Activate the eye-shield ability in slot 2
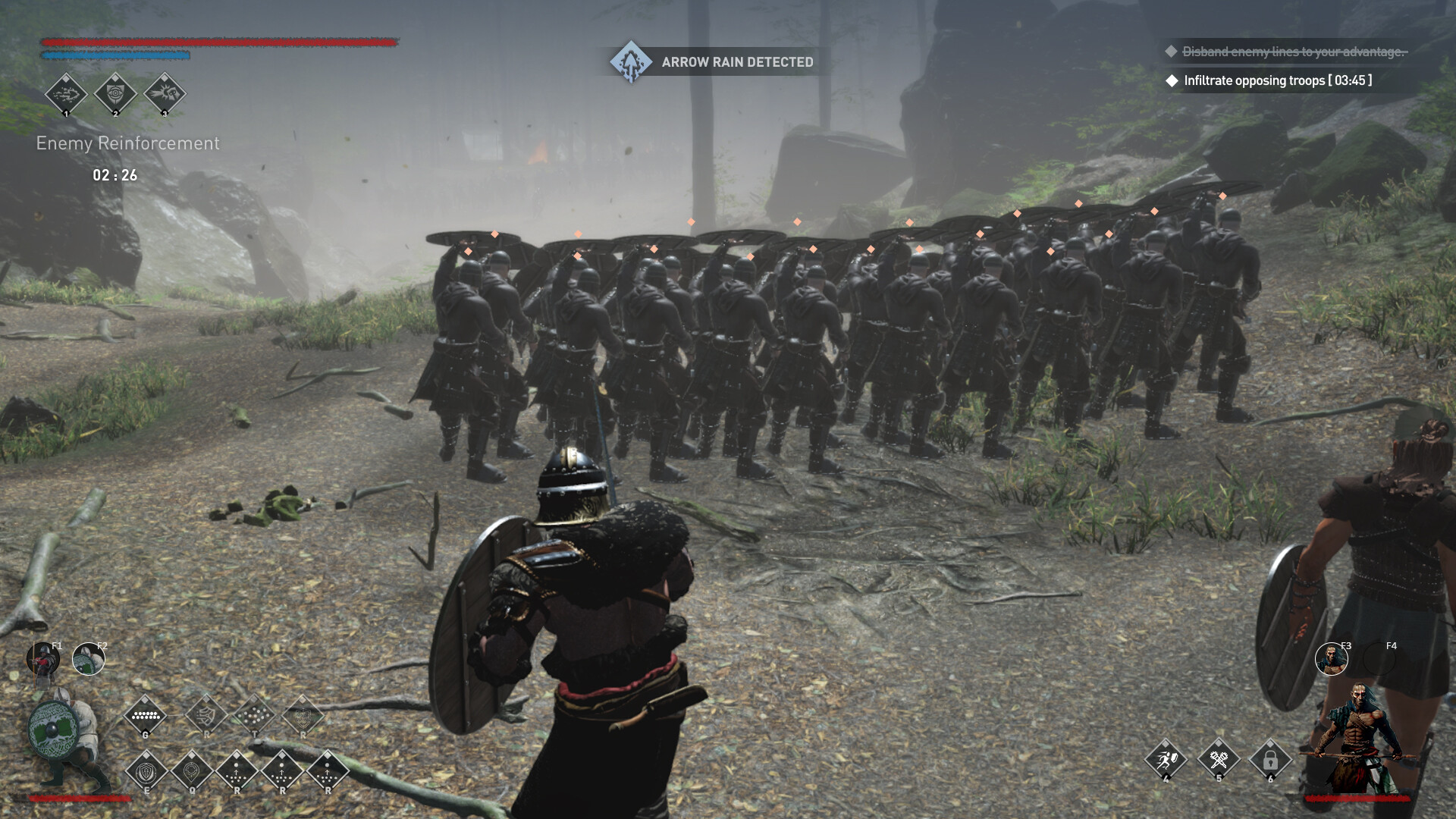This screenshot has width=1456, height=819. pos(115,95)
